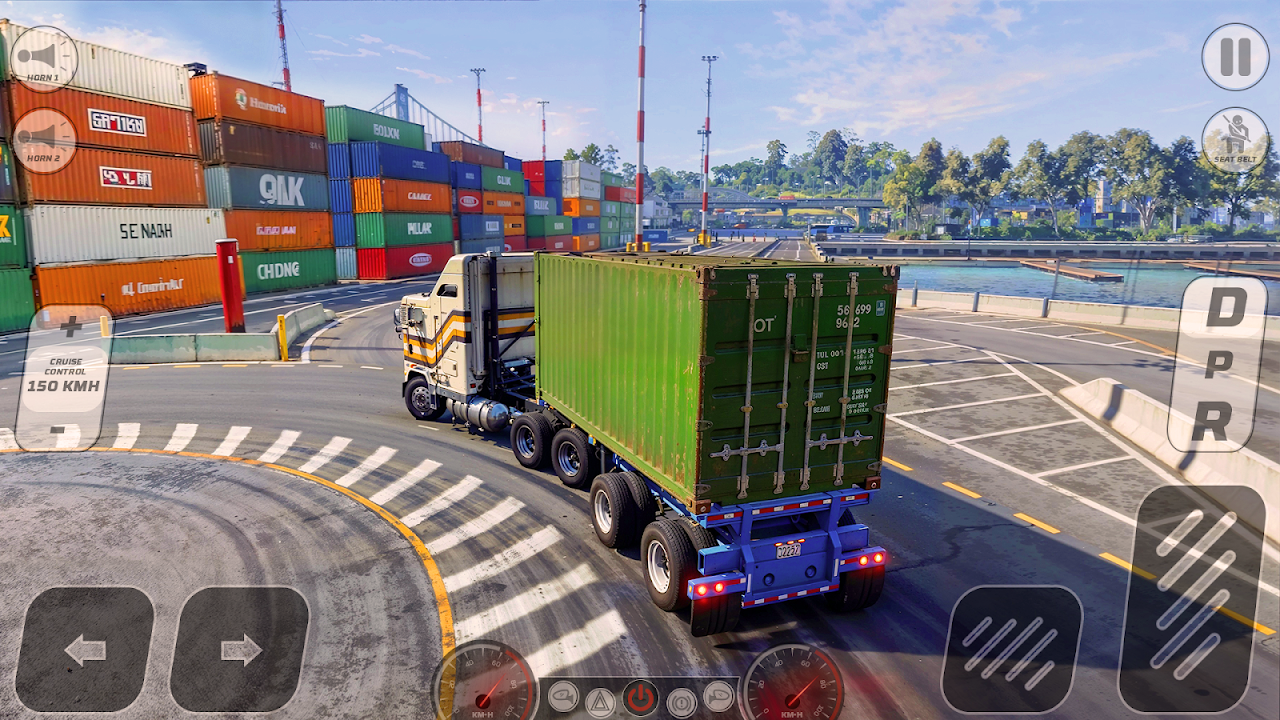Shift gear to P (Park)
The height and width of the screenshot is (720, 1280).
(x=1218, y=365)
